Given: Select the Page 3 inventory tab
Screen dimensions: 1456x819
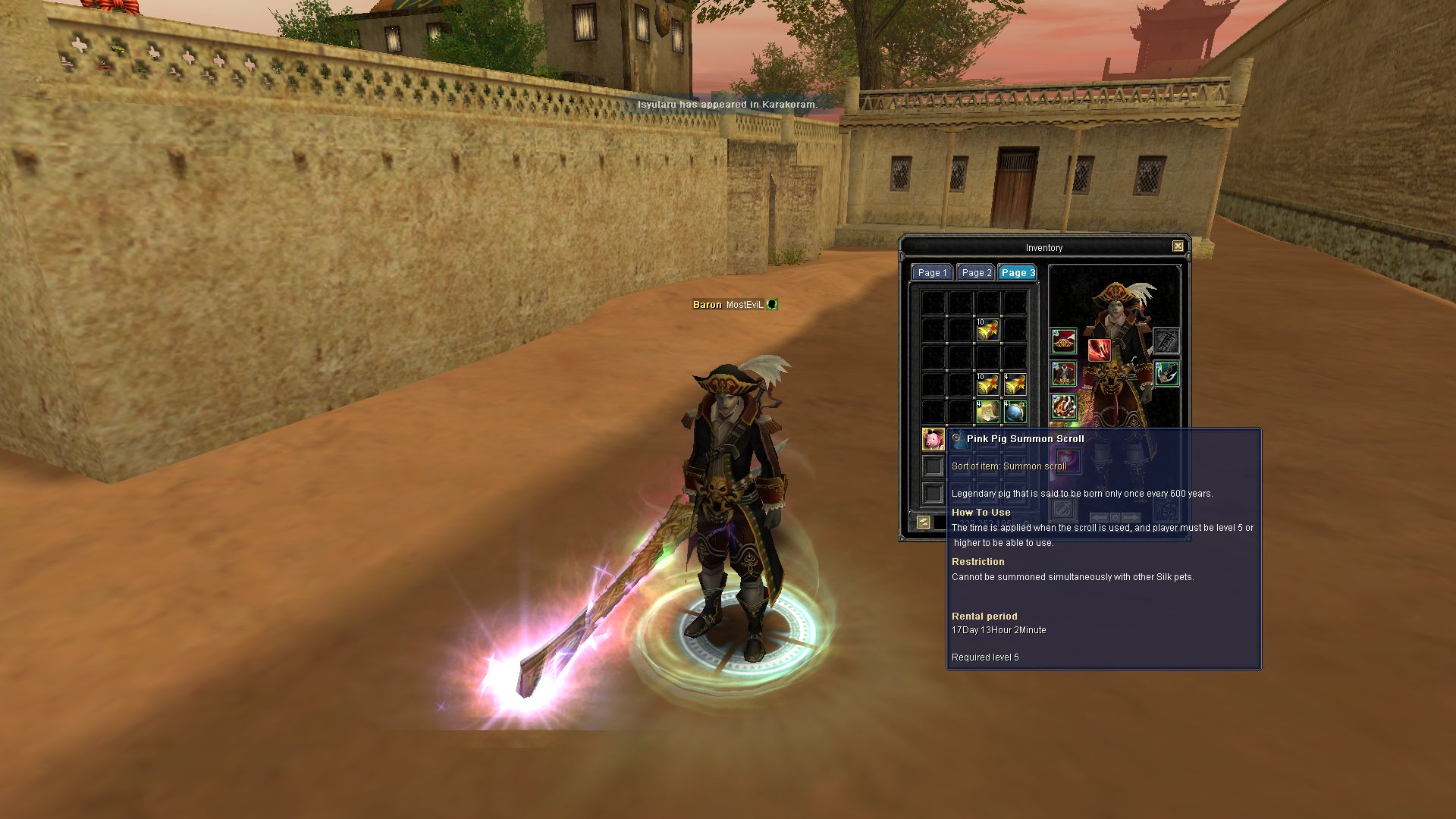Looking at the screenshot, I should click(1017, 273).
